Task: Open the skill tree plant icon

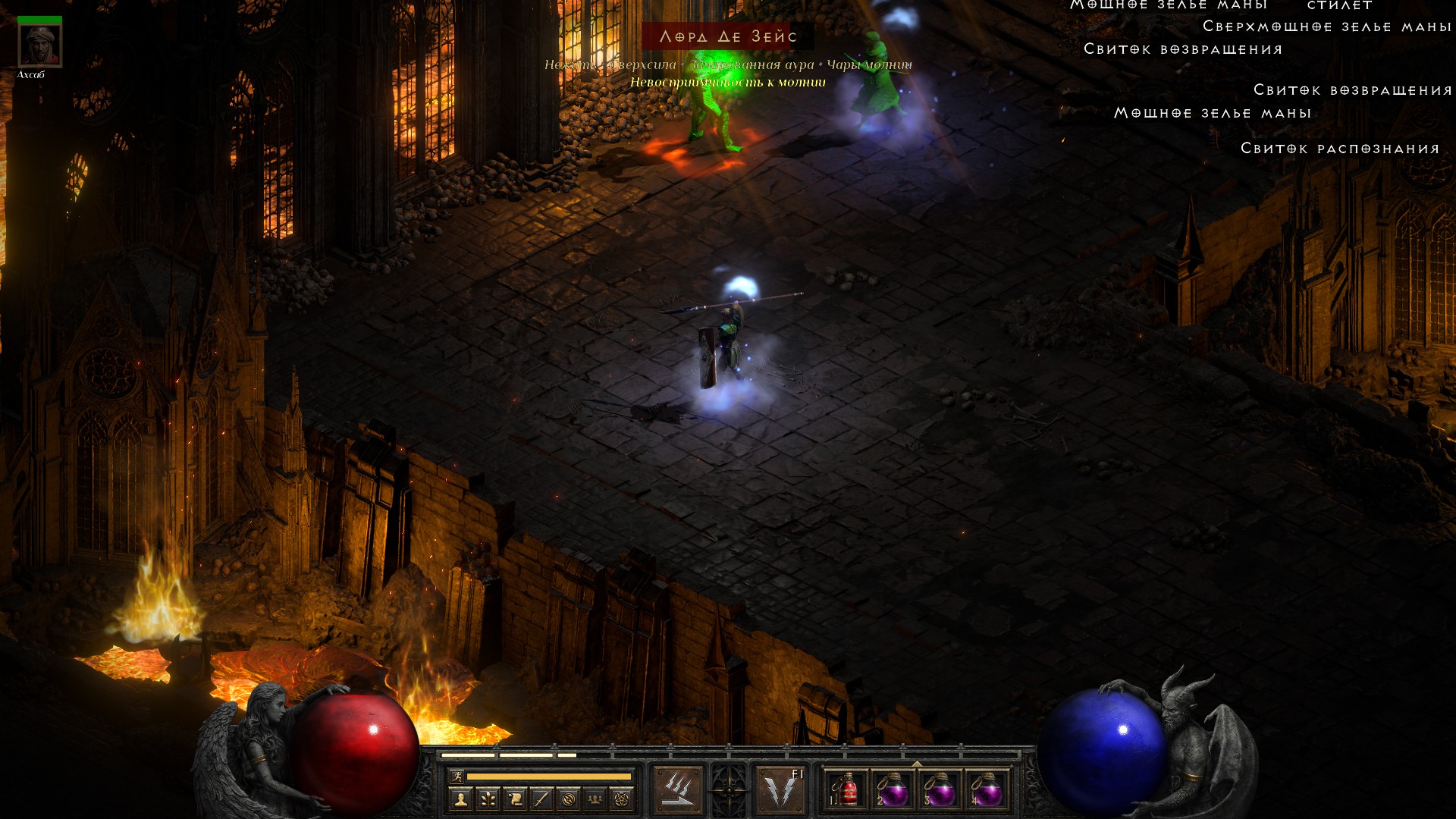Action: 488,799
